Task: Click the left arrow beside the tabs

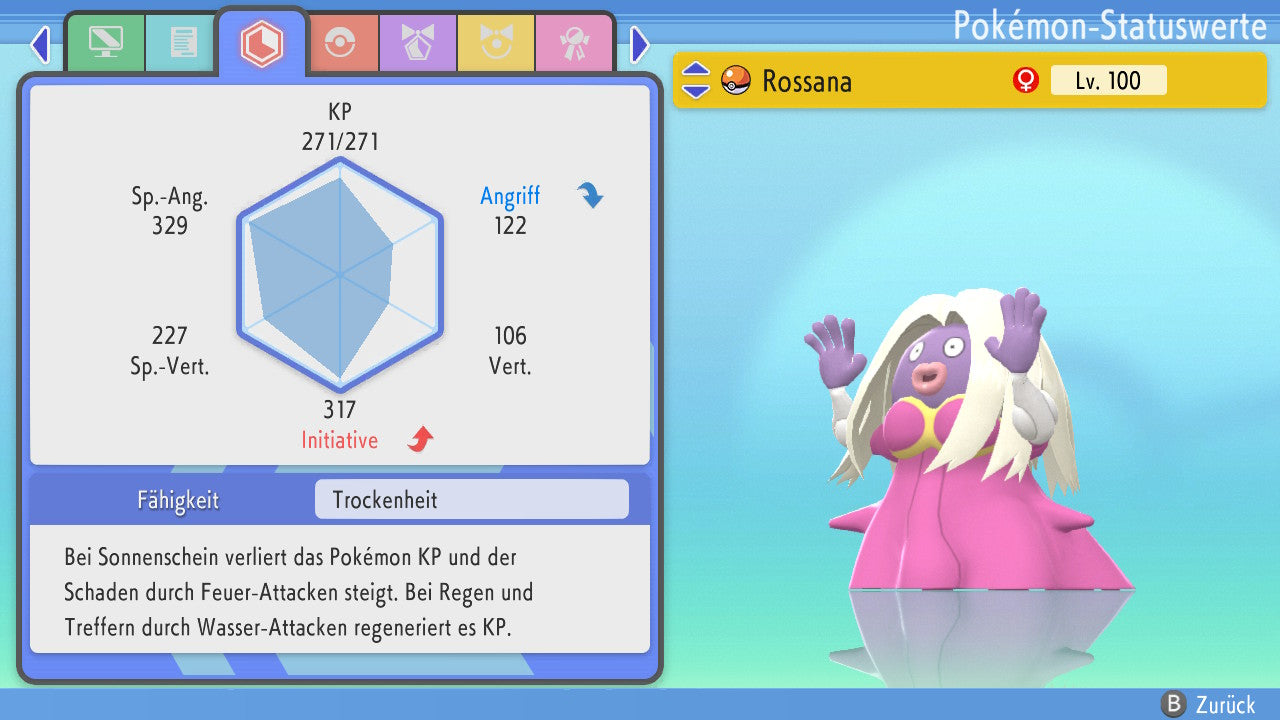Action: tap(40, 44)
